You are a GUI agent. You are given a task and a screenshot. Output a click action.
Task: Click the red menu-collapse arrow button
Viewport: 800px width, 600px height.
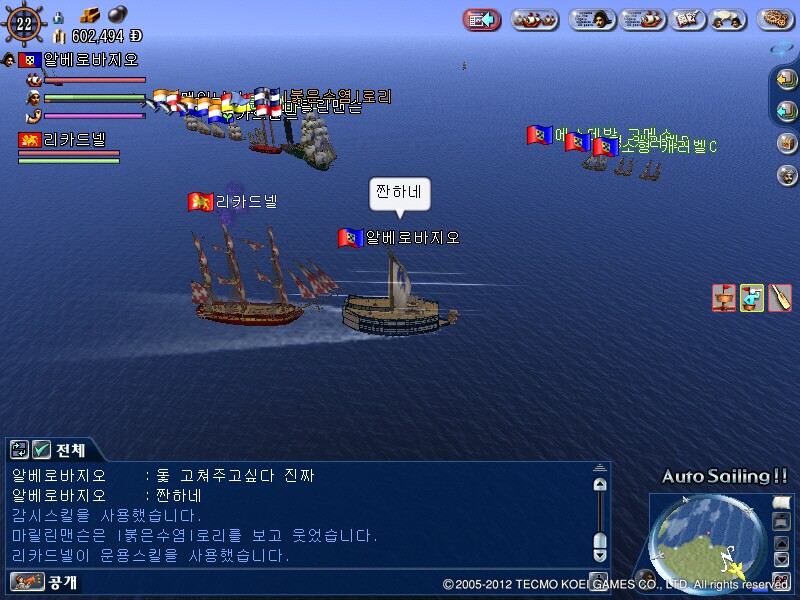(x=482, y=19)
